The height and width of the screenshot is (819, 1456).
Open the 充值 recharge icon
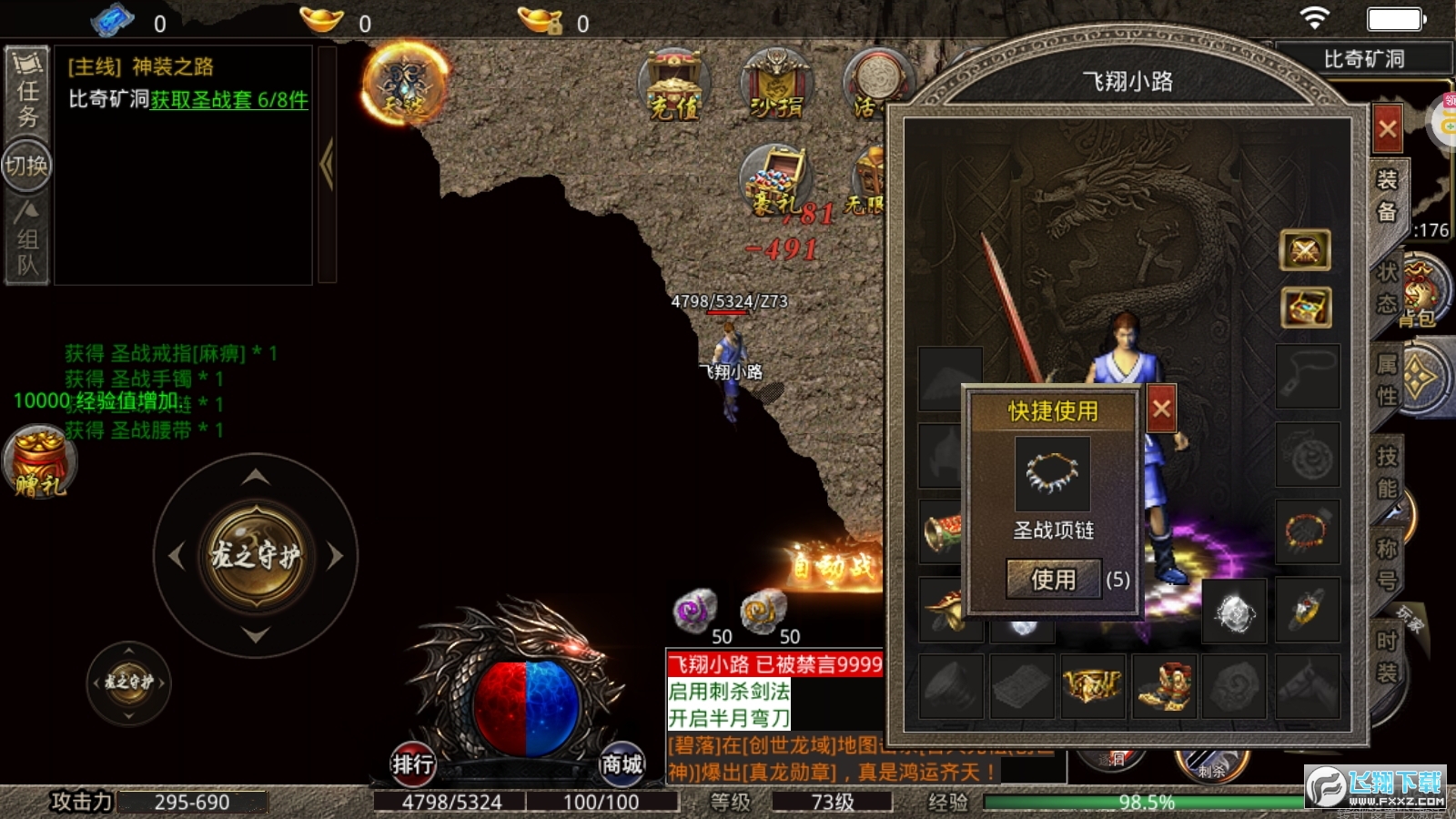point(674,86)
